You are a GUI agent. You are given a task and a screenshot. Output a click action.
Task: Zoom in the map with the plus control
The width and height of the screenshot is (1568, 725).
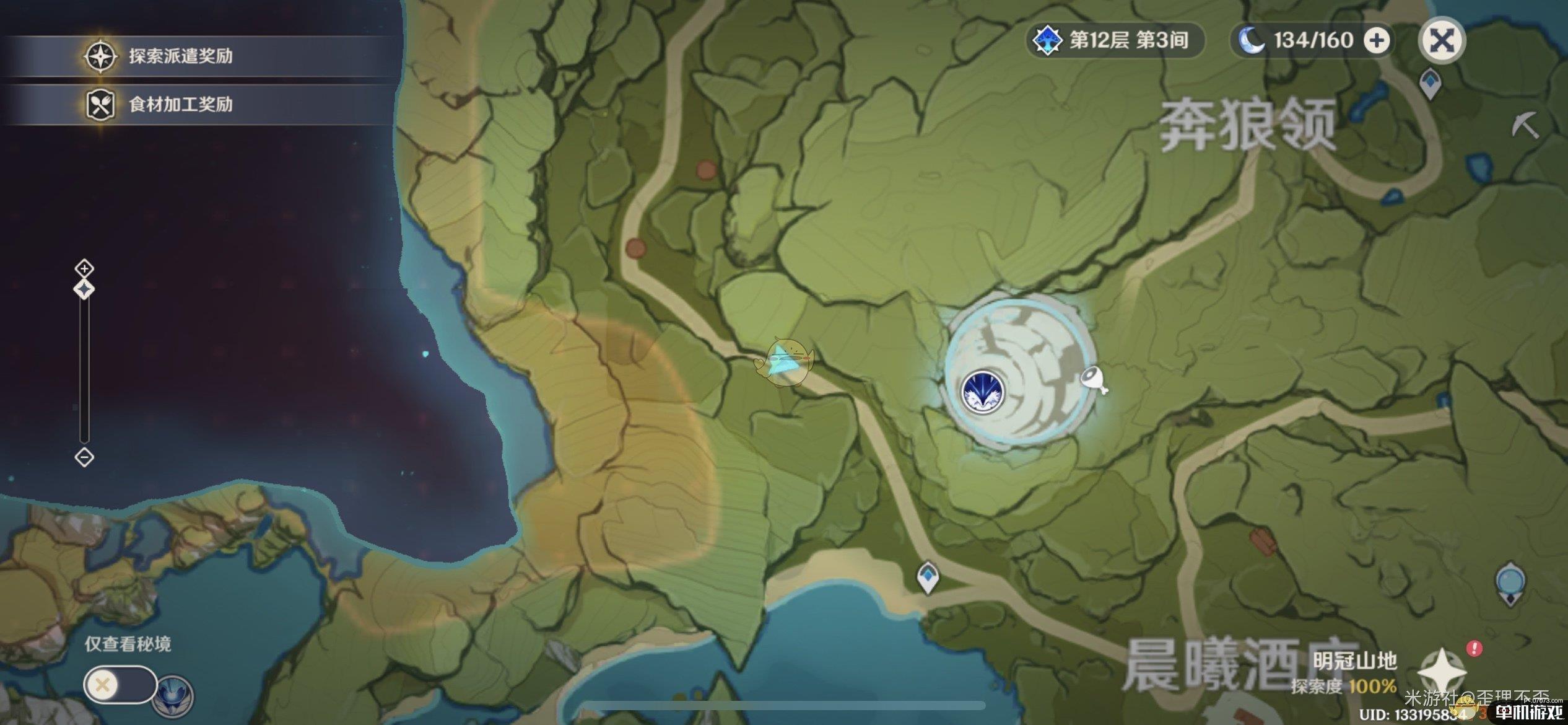click(x=84, y=268)
